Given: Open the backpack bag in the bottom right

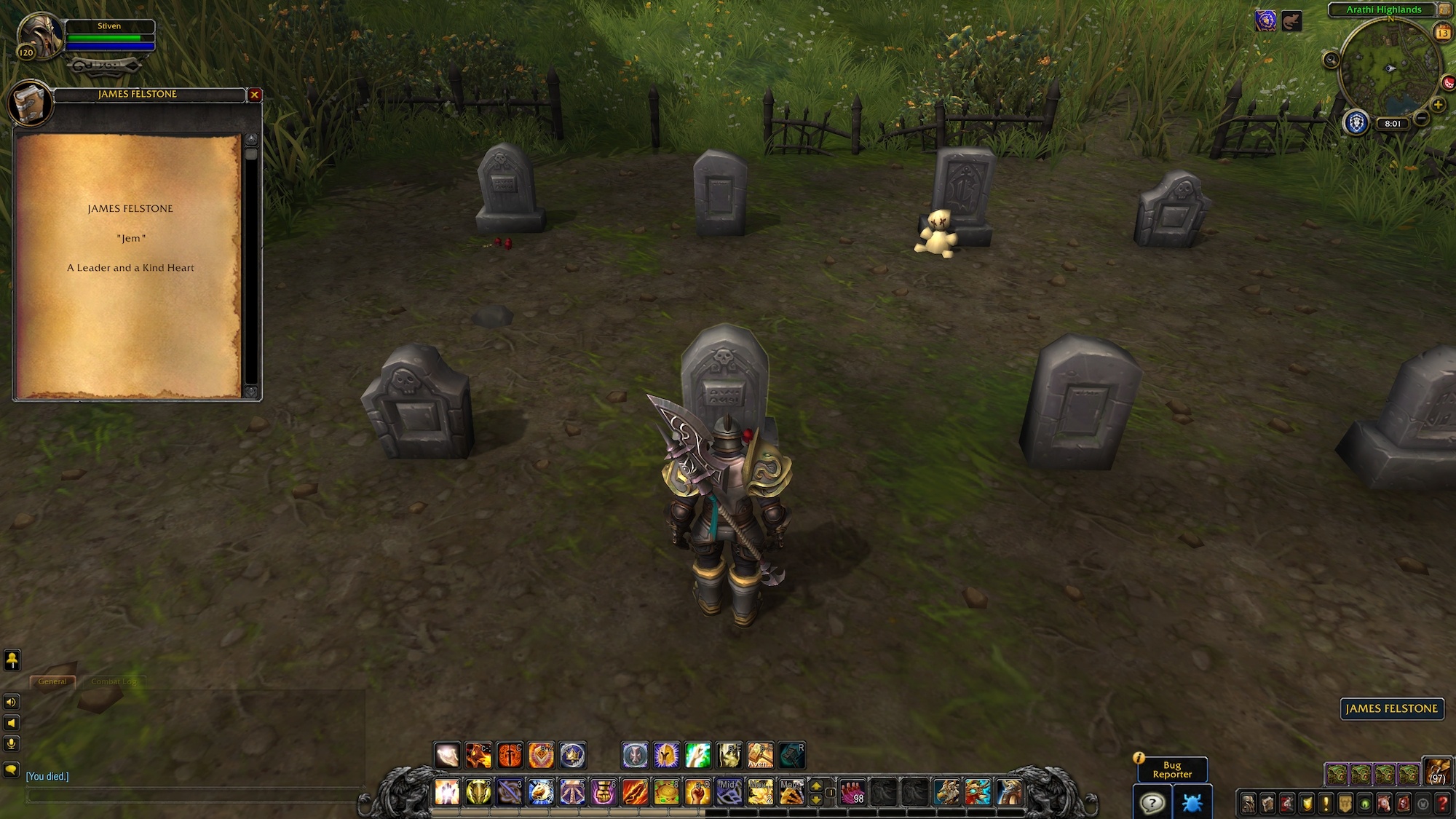Looking at the screenshot, I should coord(1436,773).
